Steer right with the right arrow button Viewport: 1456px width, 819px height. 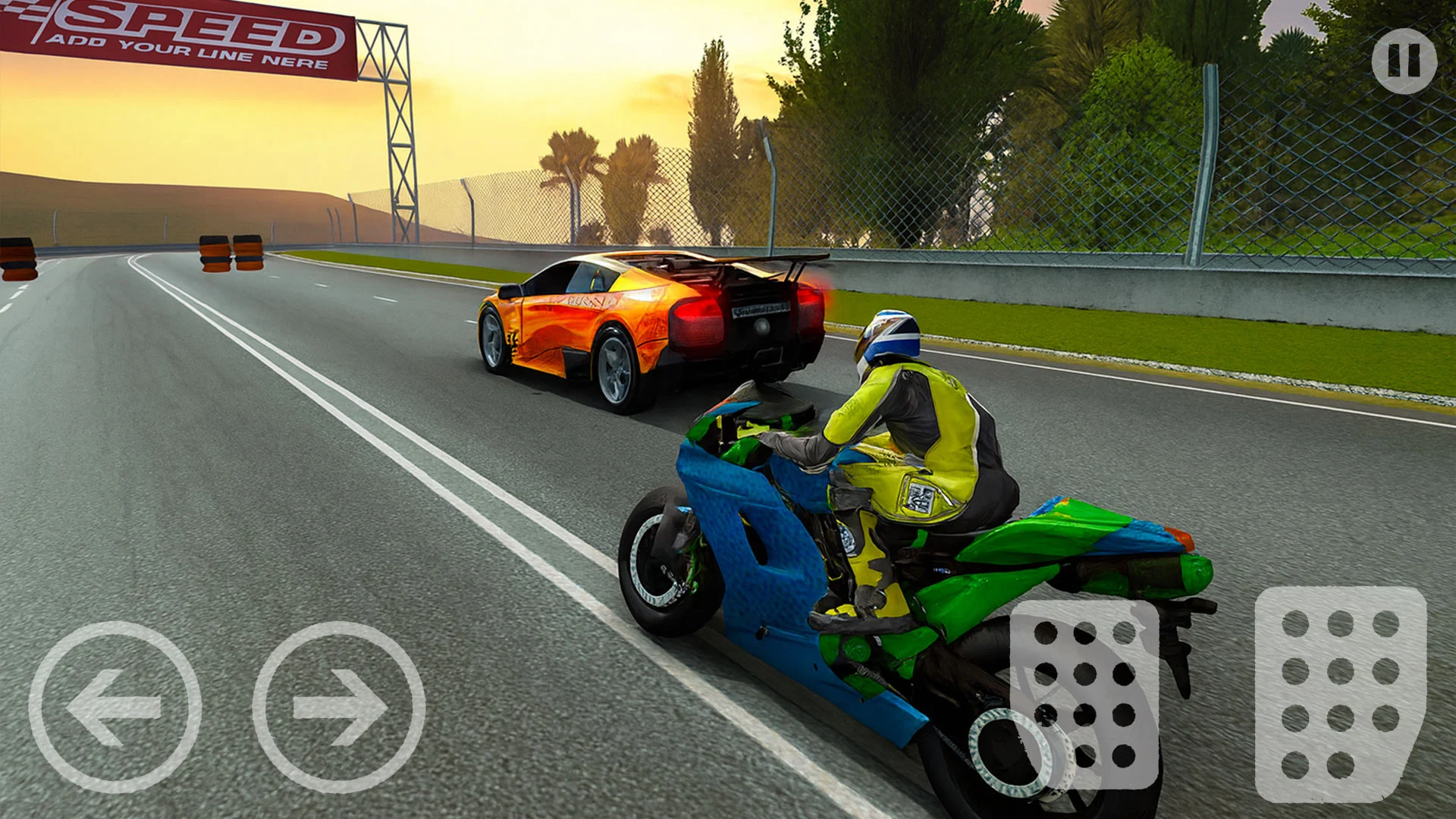pyautogui.click(x=339, y=707)
